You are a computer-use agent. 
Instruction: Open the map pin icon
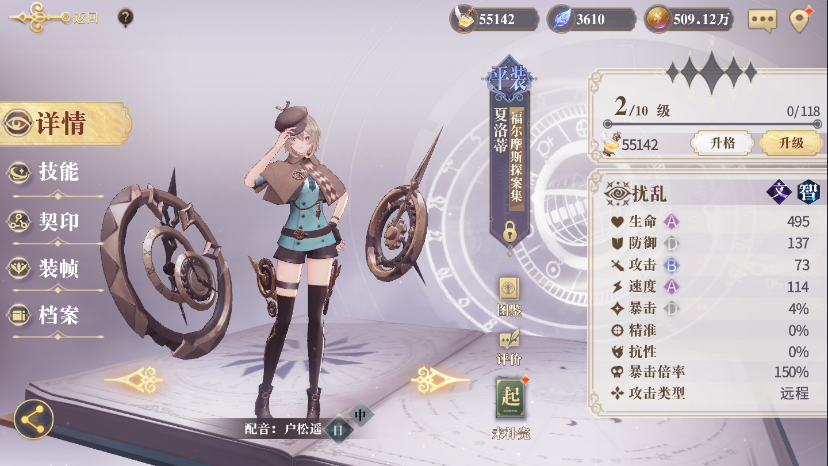[799, 19]
